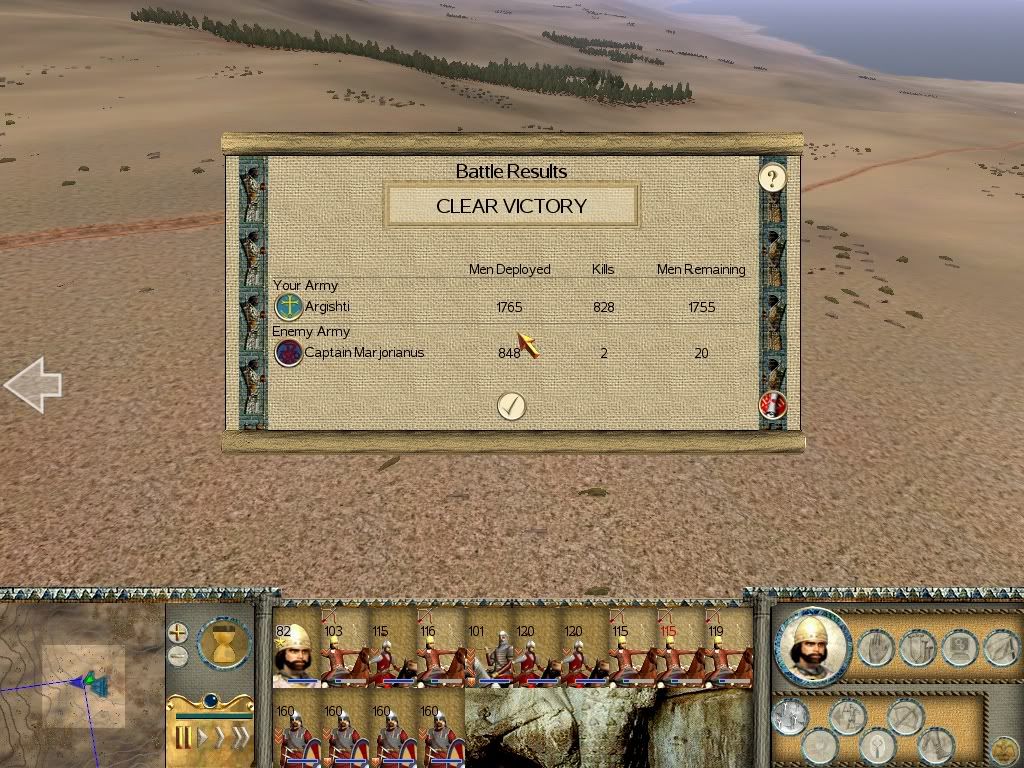1024x768 pixels.
Task: Click the large left arrow at screen edge
Action: pyautogui.click(x=33, y=384)
